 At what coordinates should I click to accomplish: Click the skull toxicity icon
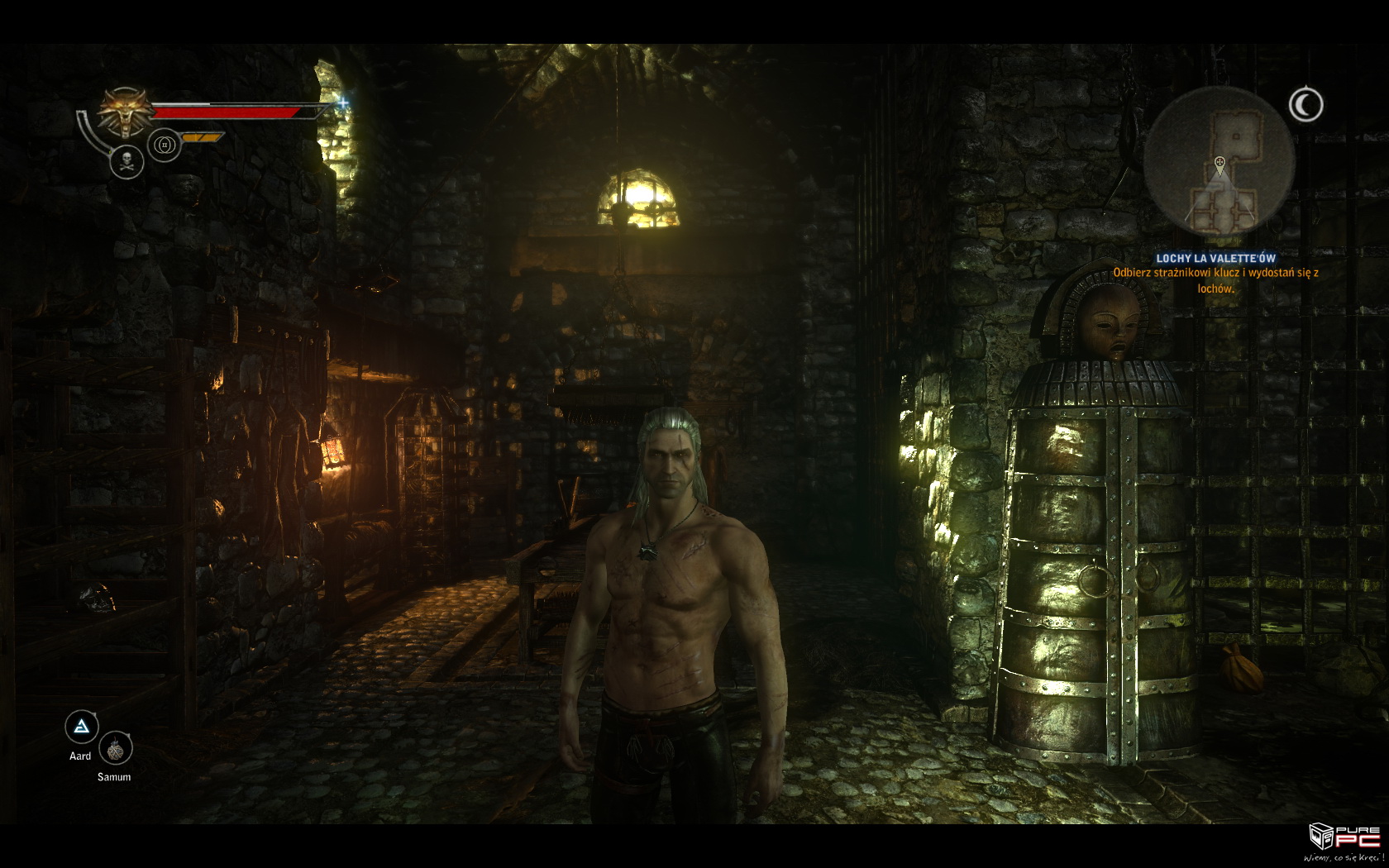tap(127, 161)
